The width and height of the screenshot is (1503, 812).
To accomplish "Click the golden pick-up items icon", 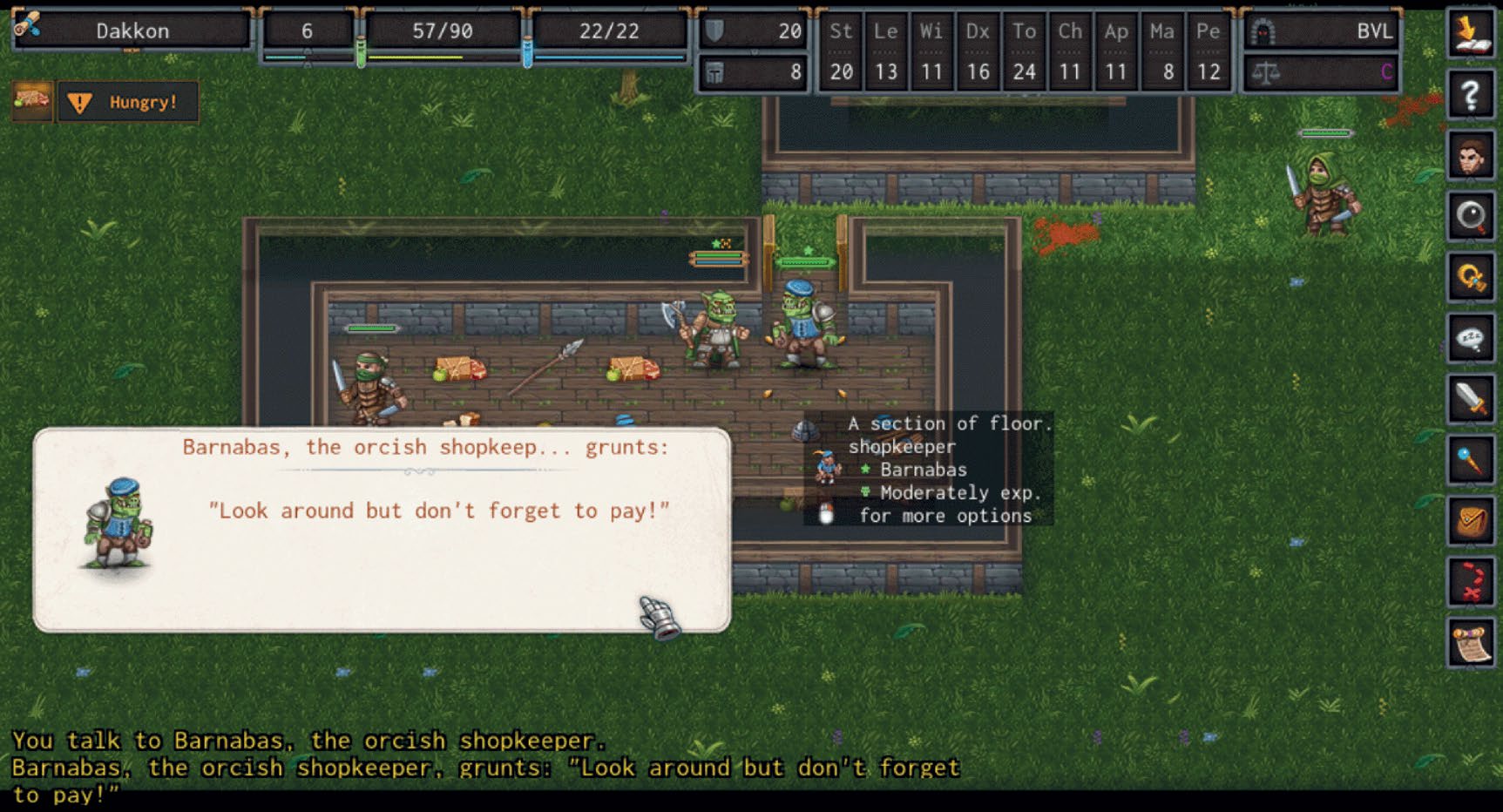I will (x=1473, y=279).
